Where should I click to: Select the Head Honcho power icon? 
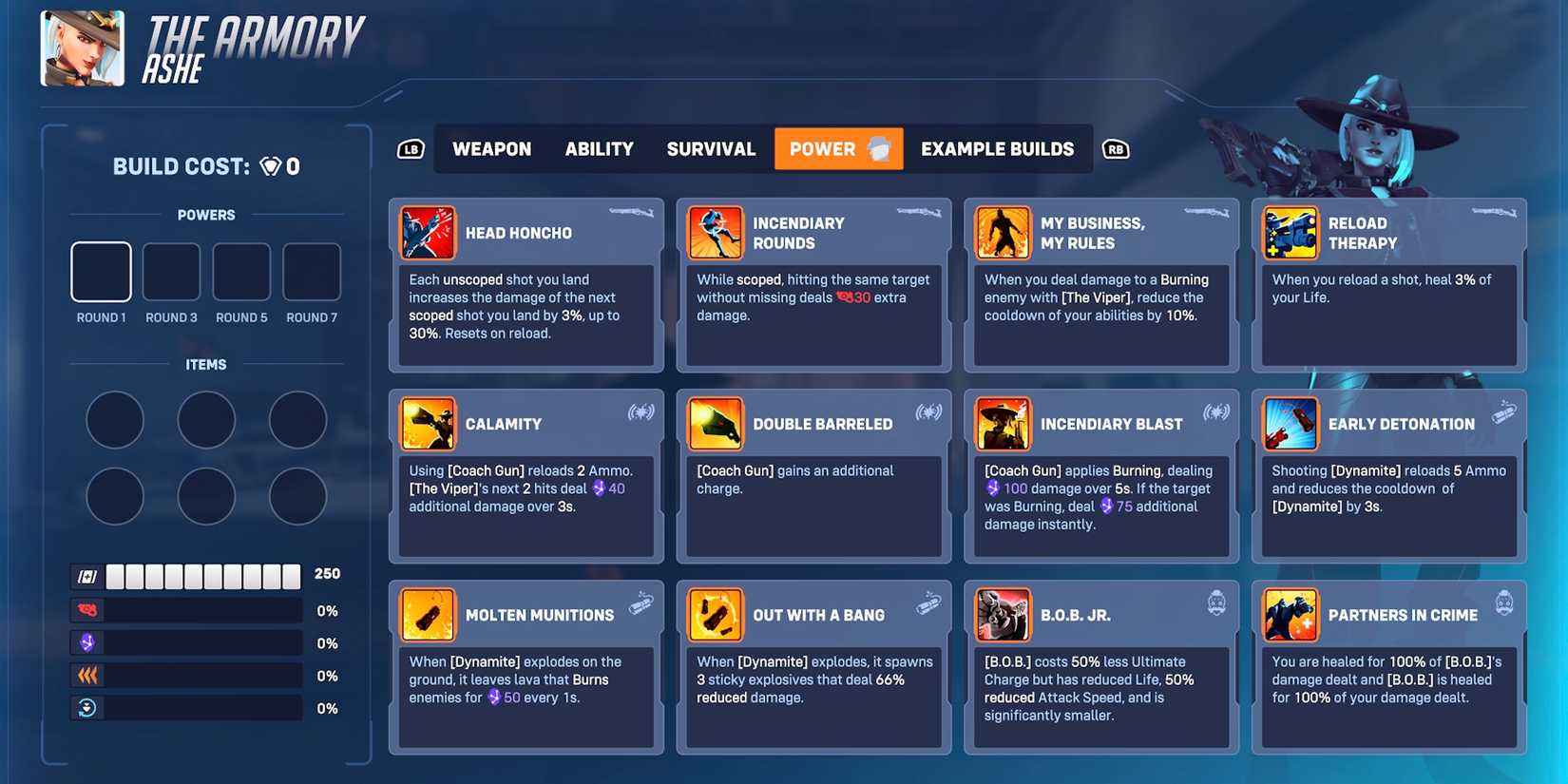(428, 232)
